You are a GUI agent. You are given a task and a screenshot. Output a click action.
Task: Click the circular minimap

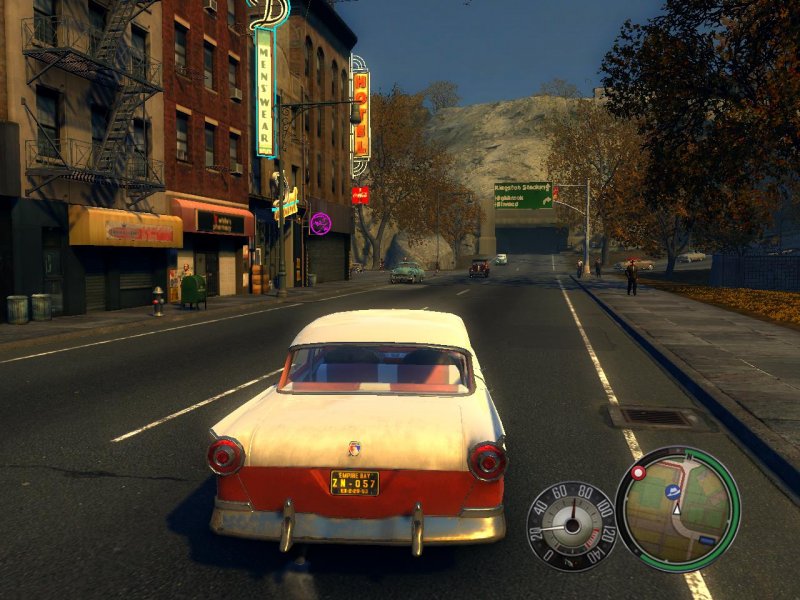(678, 508)
